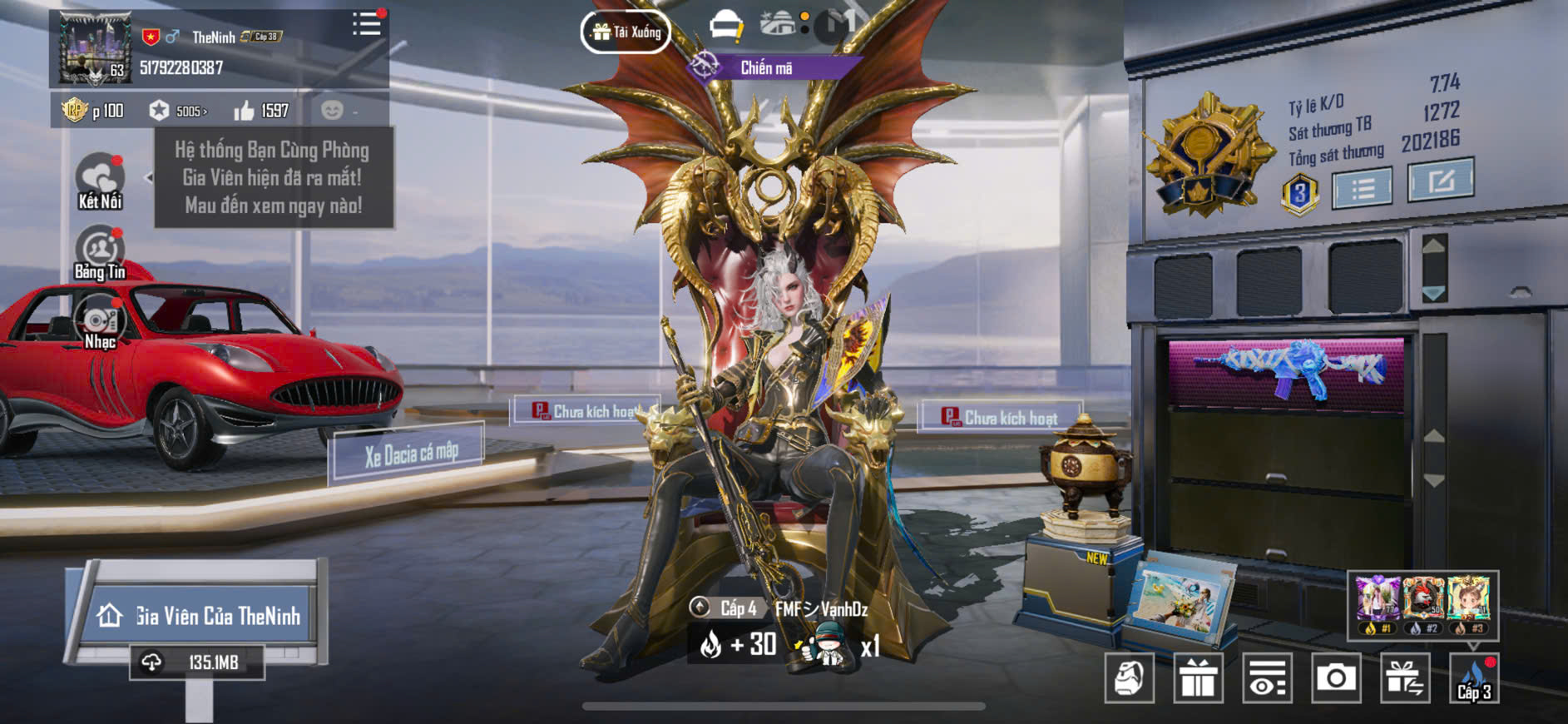Click the edit showcase button with pencil icon
1568x724 pixels.
1440,181
